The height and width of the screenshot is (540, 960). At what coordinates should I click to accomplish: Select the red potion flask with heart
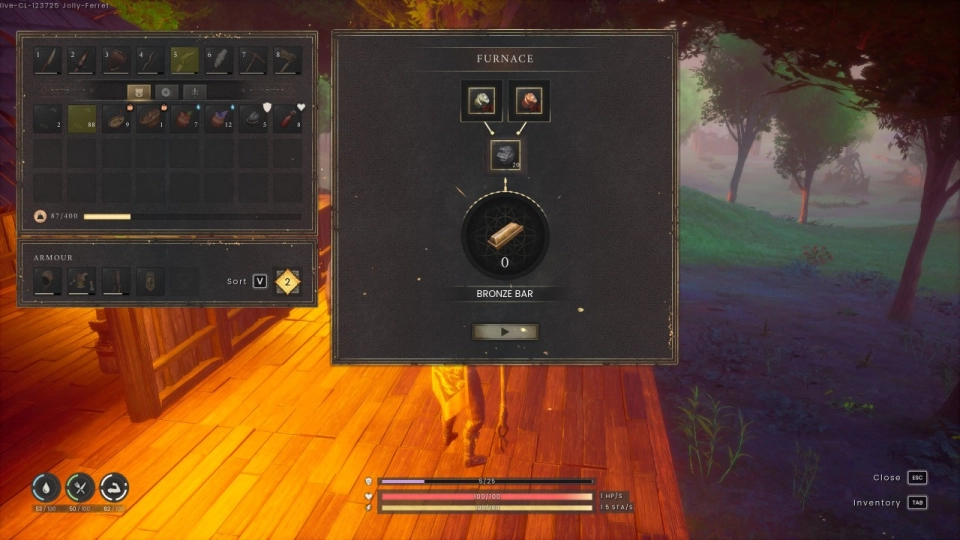(x=288, y=119)
